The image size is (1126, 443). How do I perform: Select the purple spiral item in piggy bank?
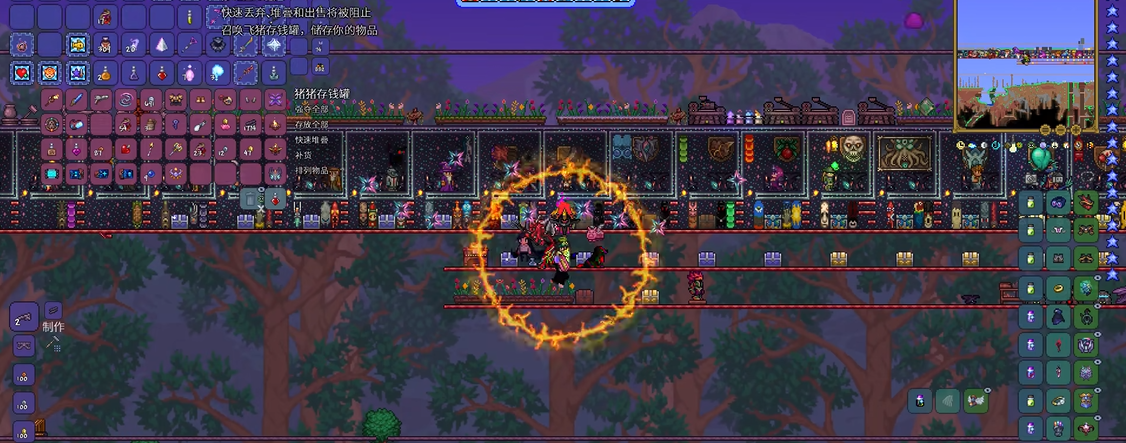click(x=125, y=99)
